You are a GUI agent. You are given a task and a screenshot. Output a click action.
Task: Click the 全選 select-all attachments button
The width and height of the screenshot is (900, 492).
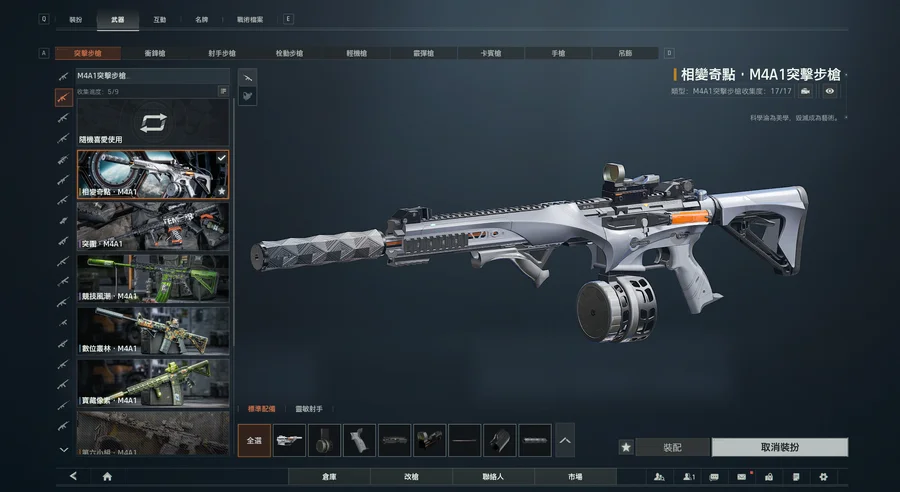click(x=254, y=440)
